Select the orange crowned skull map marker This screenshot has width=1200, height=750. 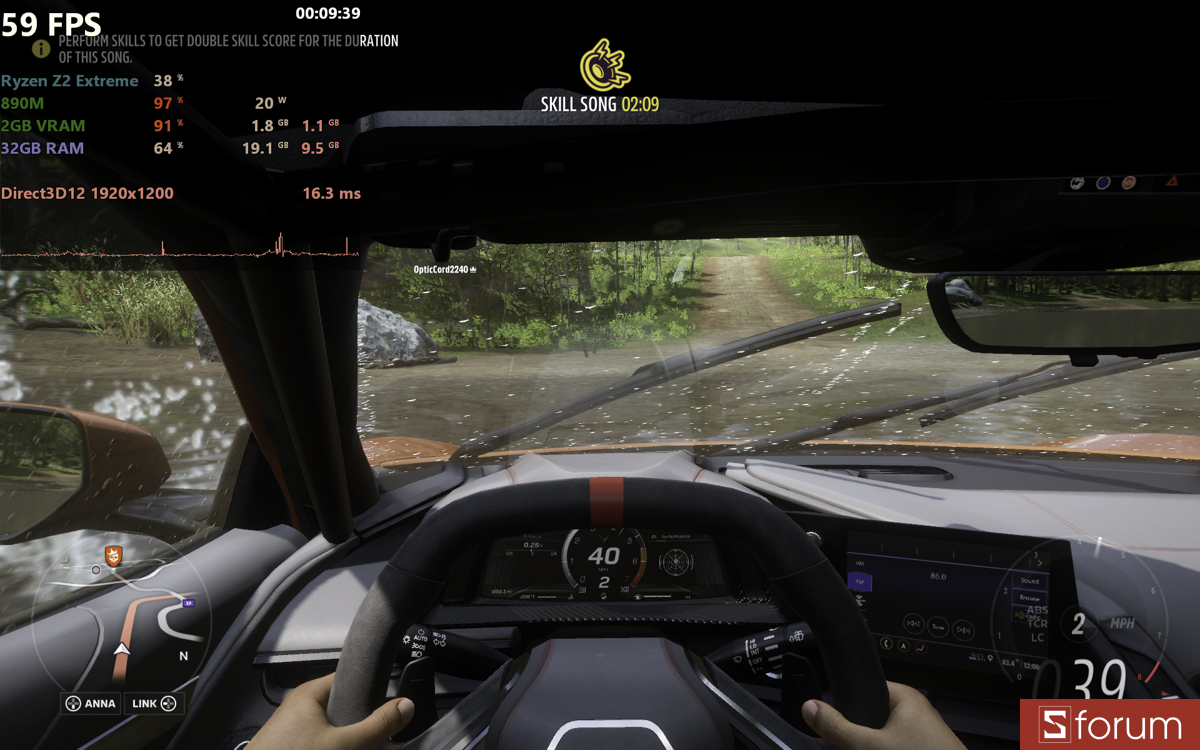tap(114, 556)
